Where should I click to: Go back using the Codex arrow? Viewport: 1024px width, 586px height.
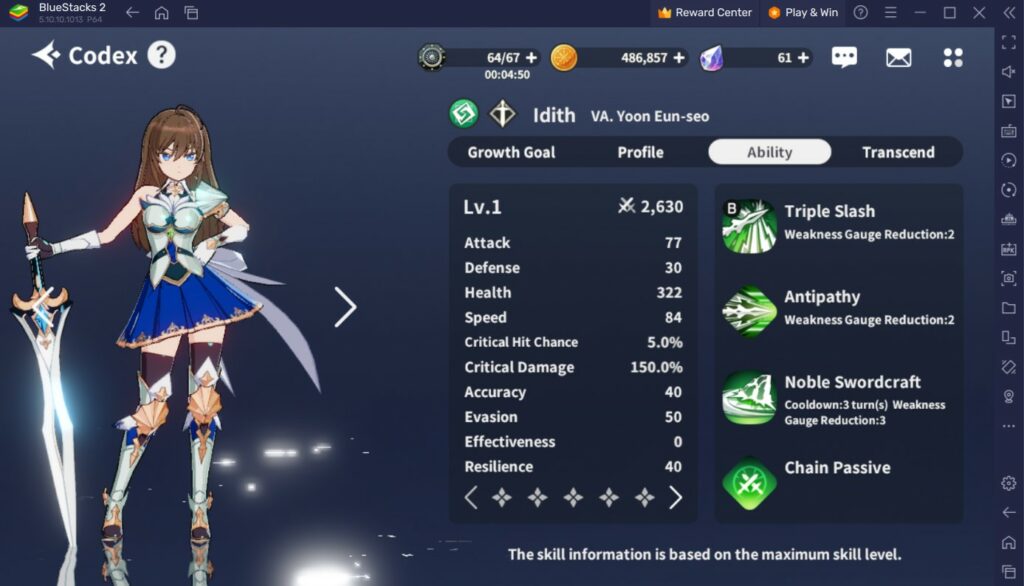[46, 55]
